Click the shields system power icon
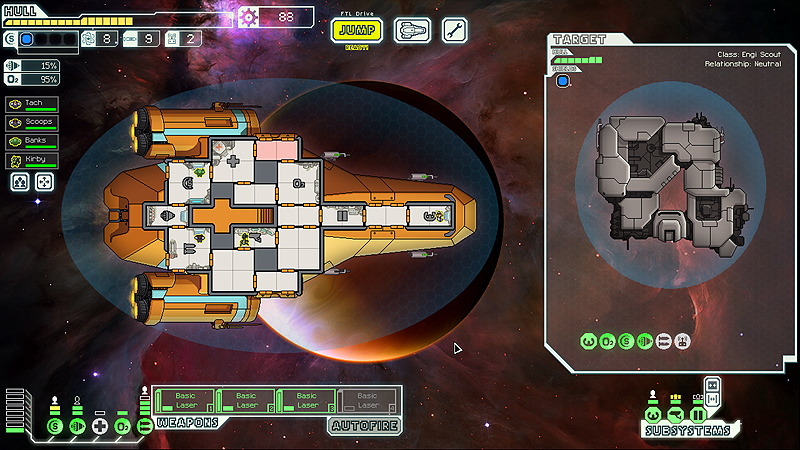The width and height of the screenshot is (800, 450). 53,428
